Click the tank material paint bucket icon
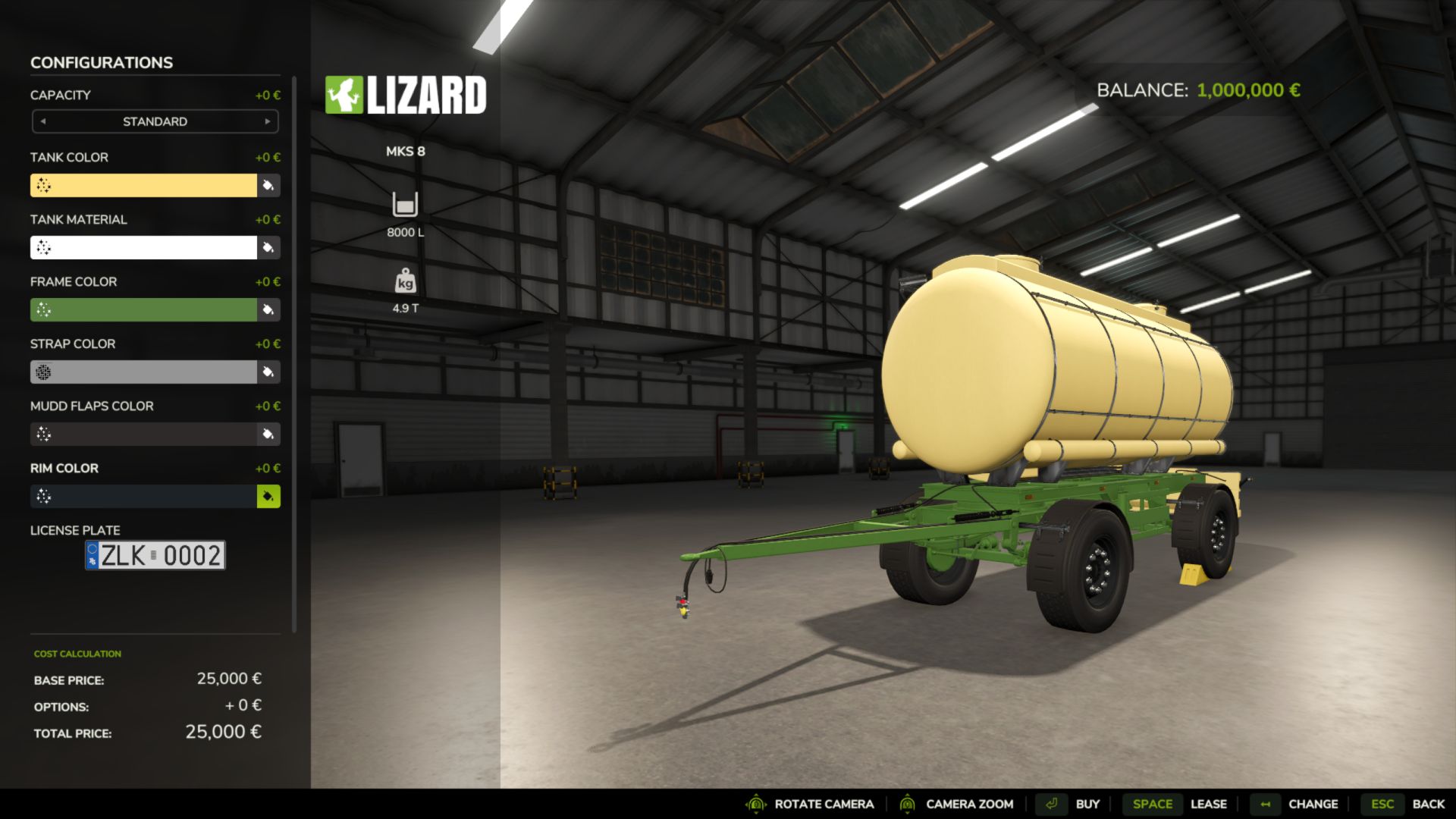This screenshot has width=1456, height=819. point(268,247)
